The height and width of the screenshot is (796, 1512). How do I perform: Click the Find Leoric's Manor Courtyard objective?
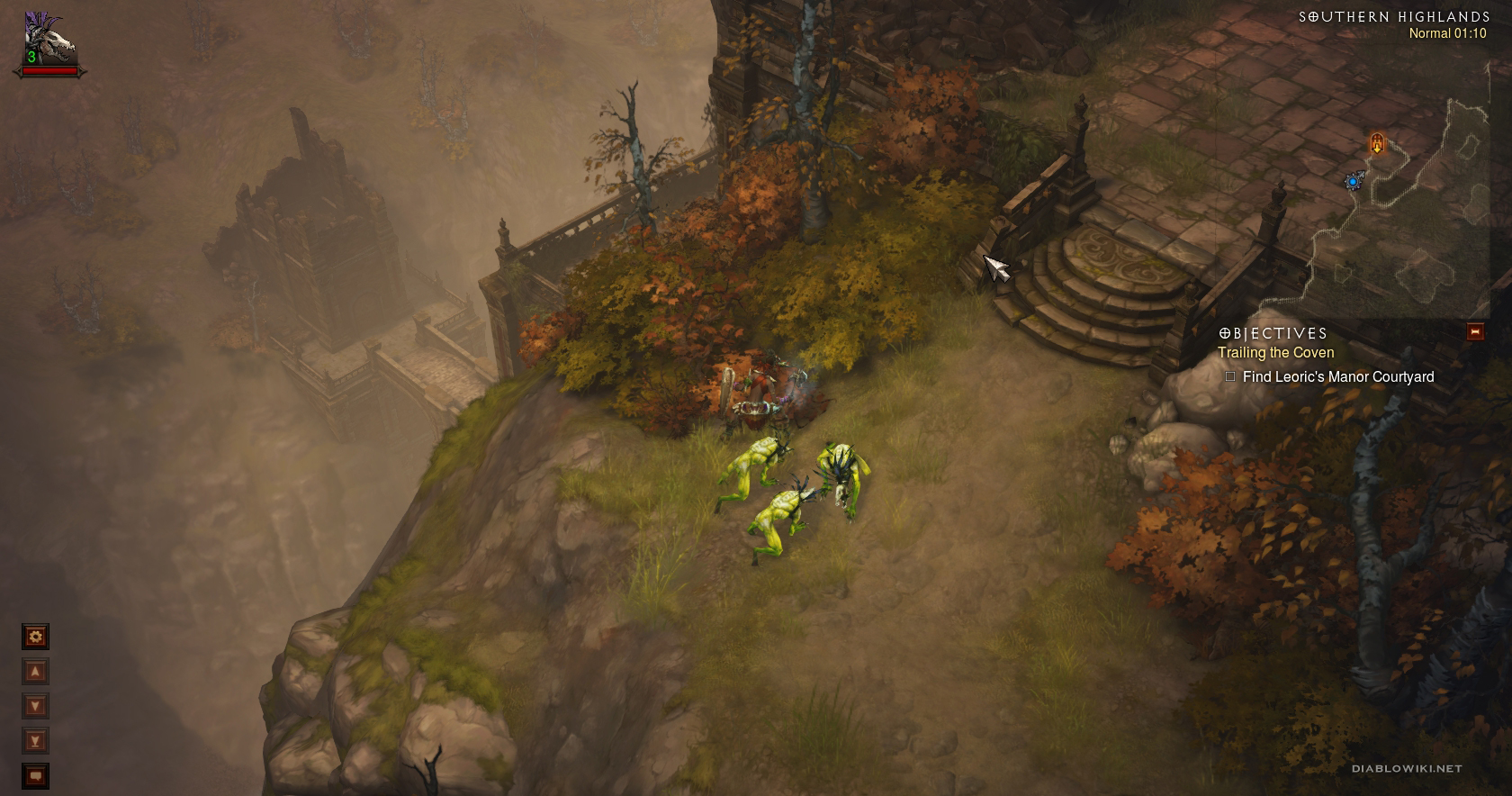tap(1337, 377)
